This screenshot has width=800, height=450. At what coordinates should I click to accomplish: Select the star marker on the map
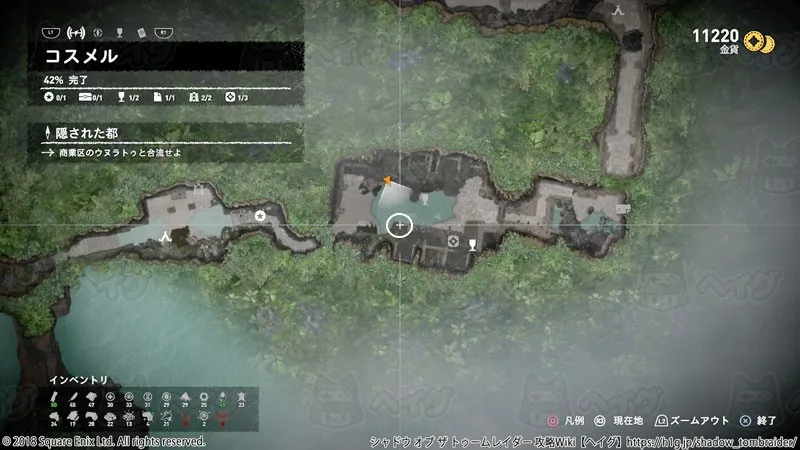click(x=261, y=215)
